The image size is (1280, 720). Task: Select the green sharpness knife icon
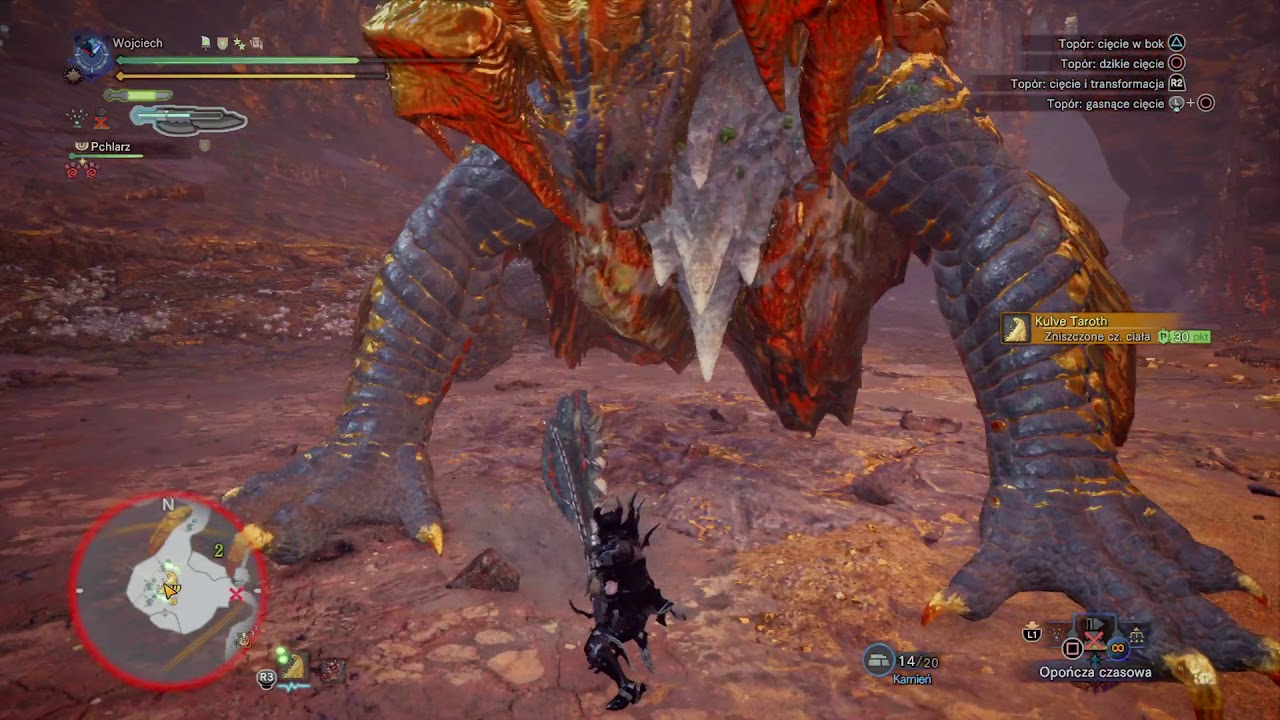[137, 94]
